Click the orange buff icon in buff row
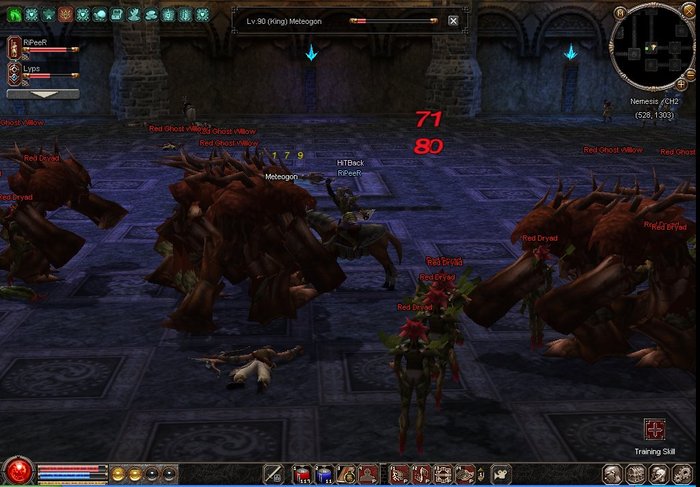This screenshot has width=700, height=487. click(x=65, y=15)
